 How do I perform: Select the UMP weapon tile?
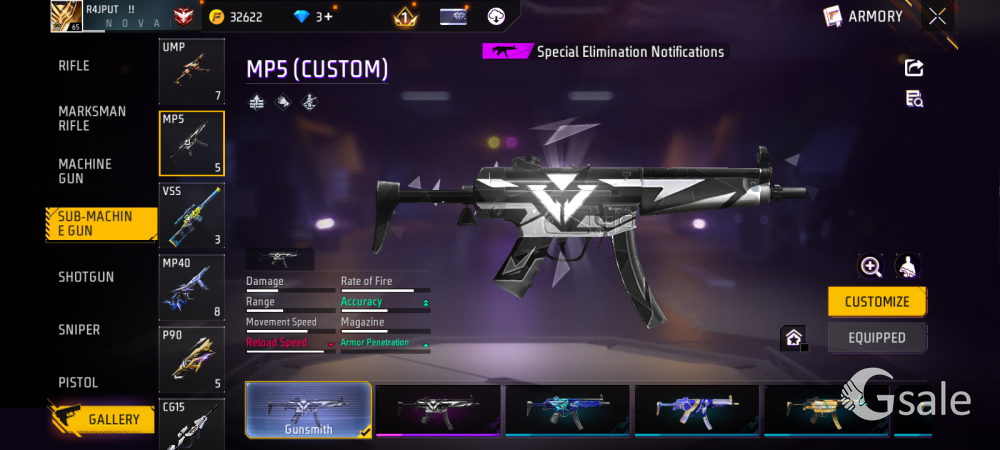click(x=192, y=71)
